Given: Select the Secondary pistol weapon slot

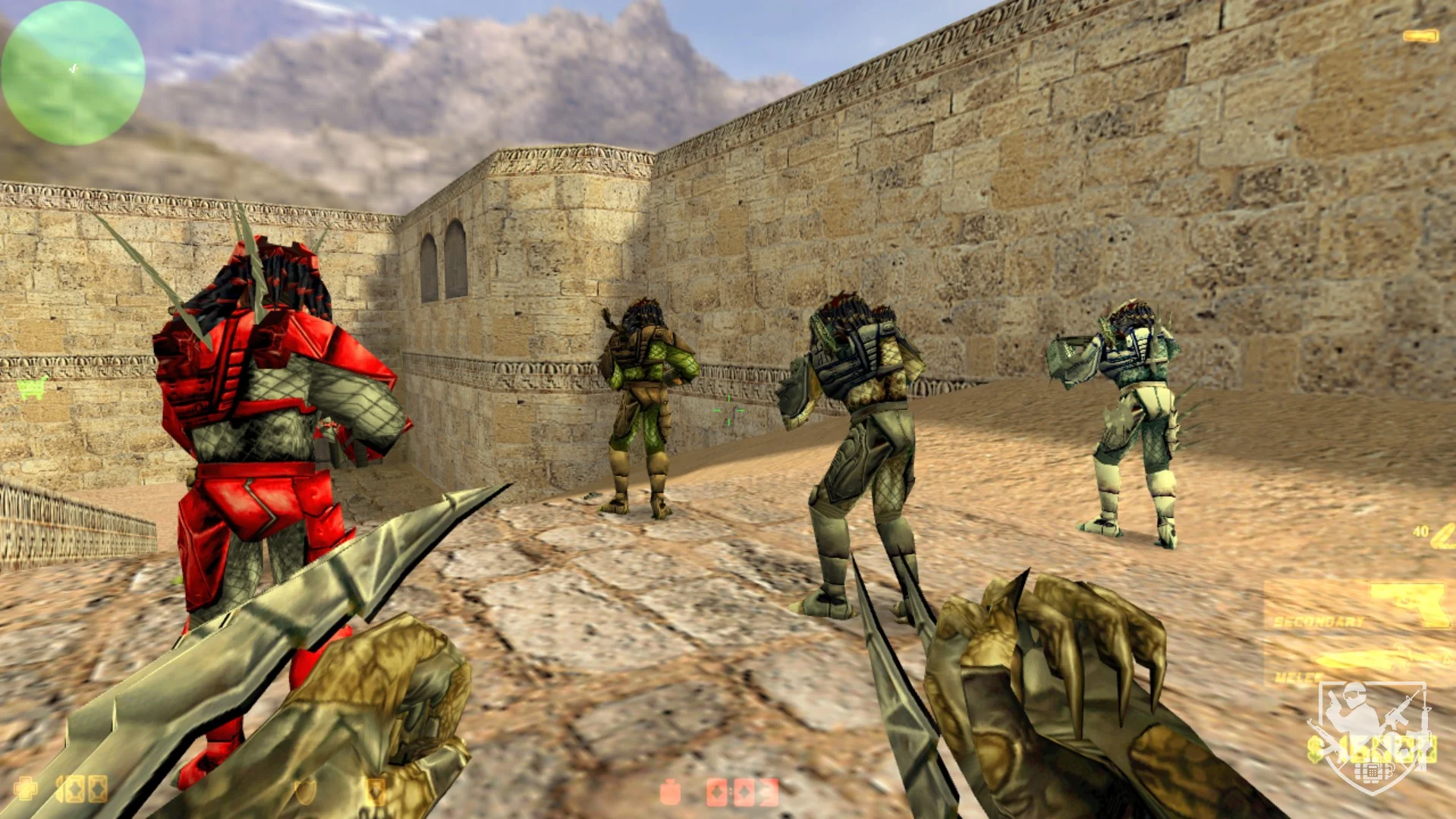Looking at the screenshot, I should coord(1359,606).
